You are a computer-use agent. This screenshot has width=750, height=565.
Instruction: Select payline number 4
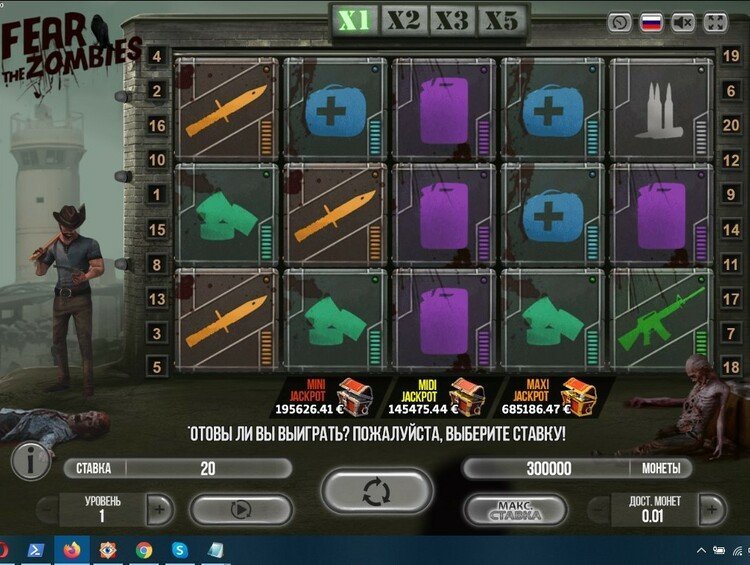pyautogui.click(x=157, y=56)
